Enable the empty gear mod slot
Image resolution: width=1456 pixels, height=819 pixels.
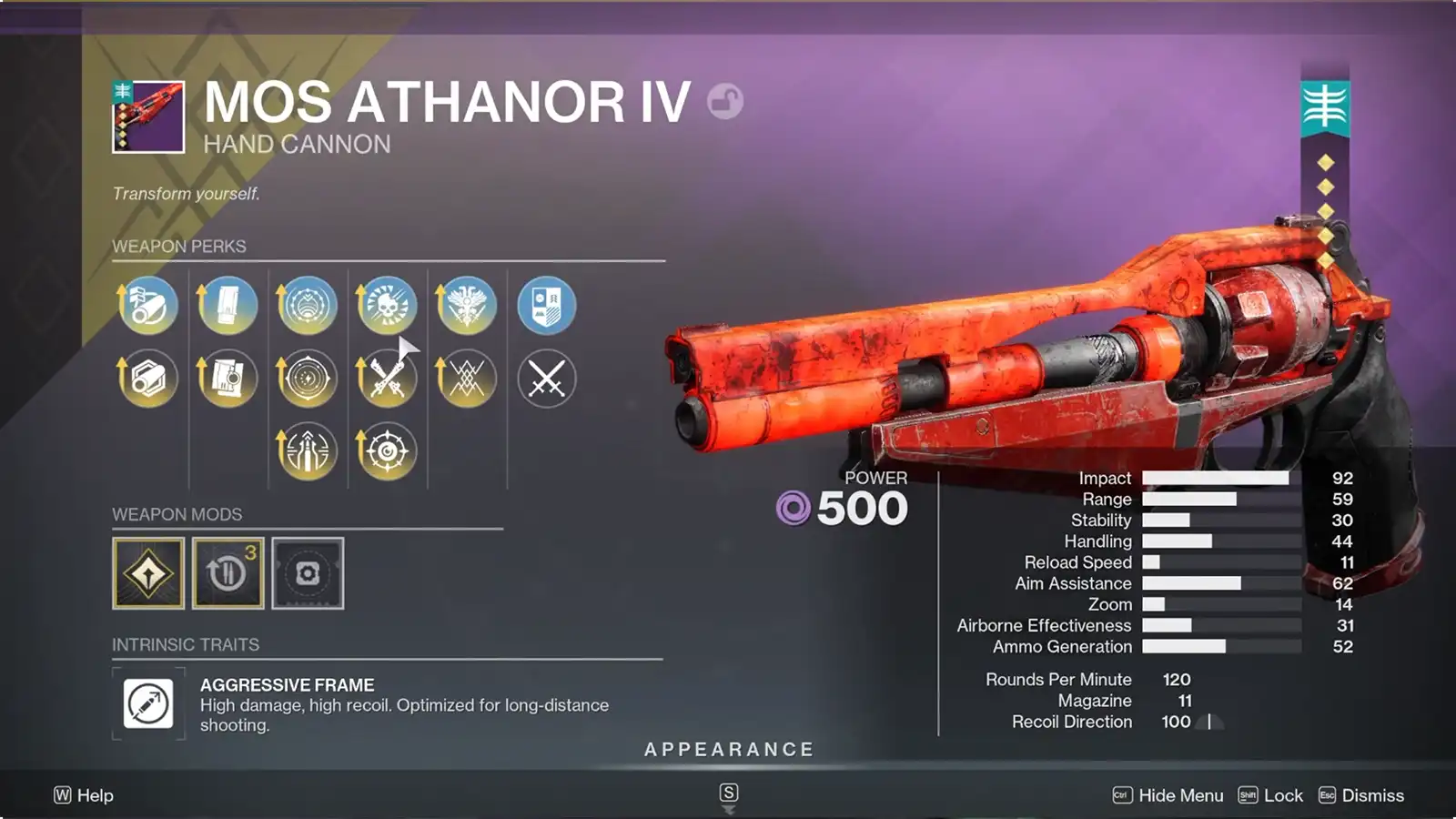308,573
